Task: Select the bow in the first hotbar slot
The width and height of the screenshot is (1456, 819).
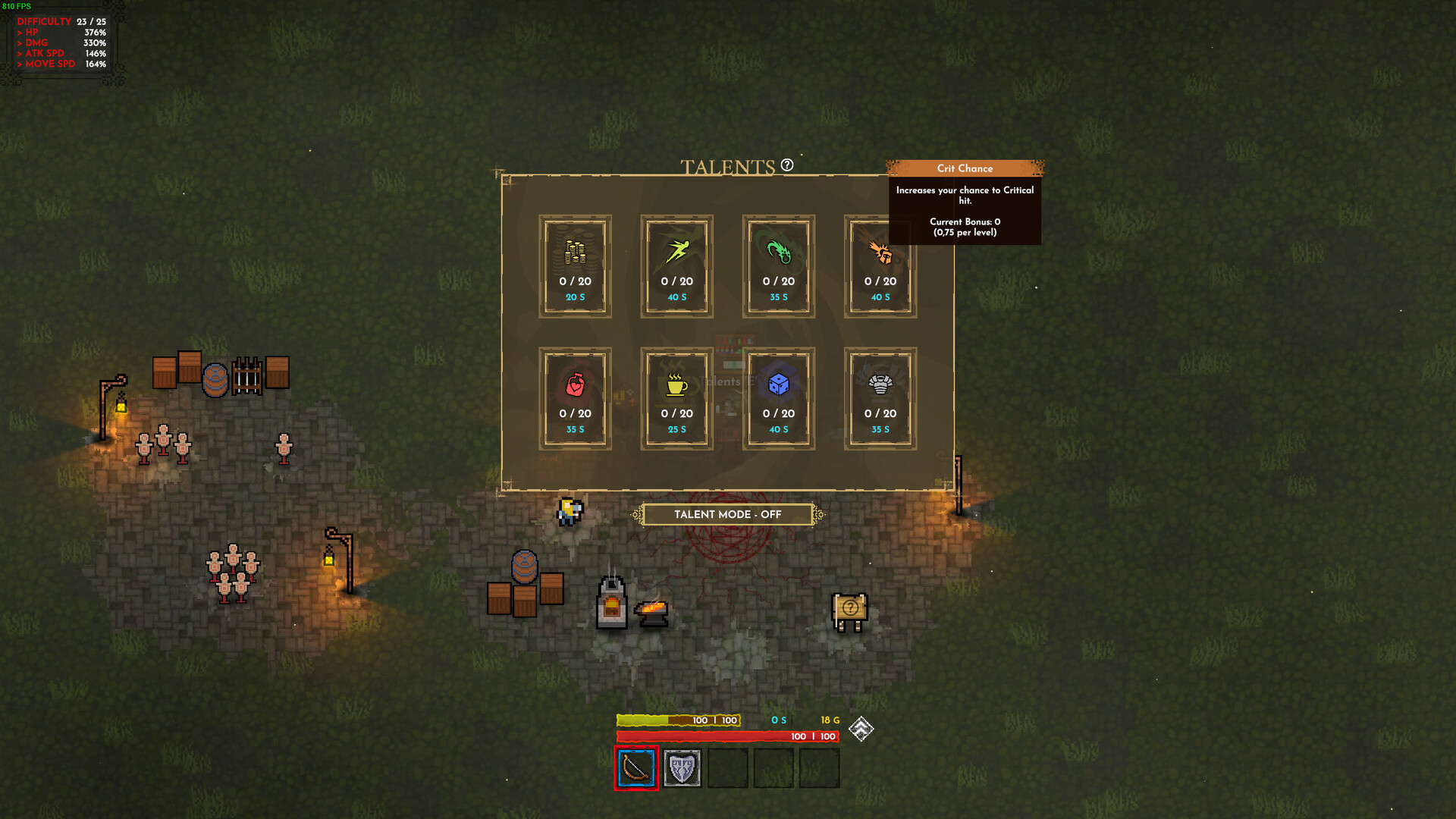Action: pos(636,767)
